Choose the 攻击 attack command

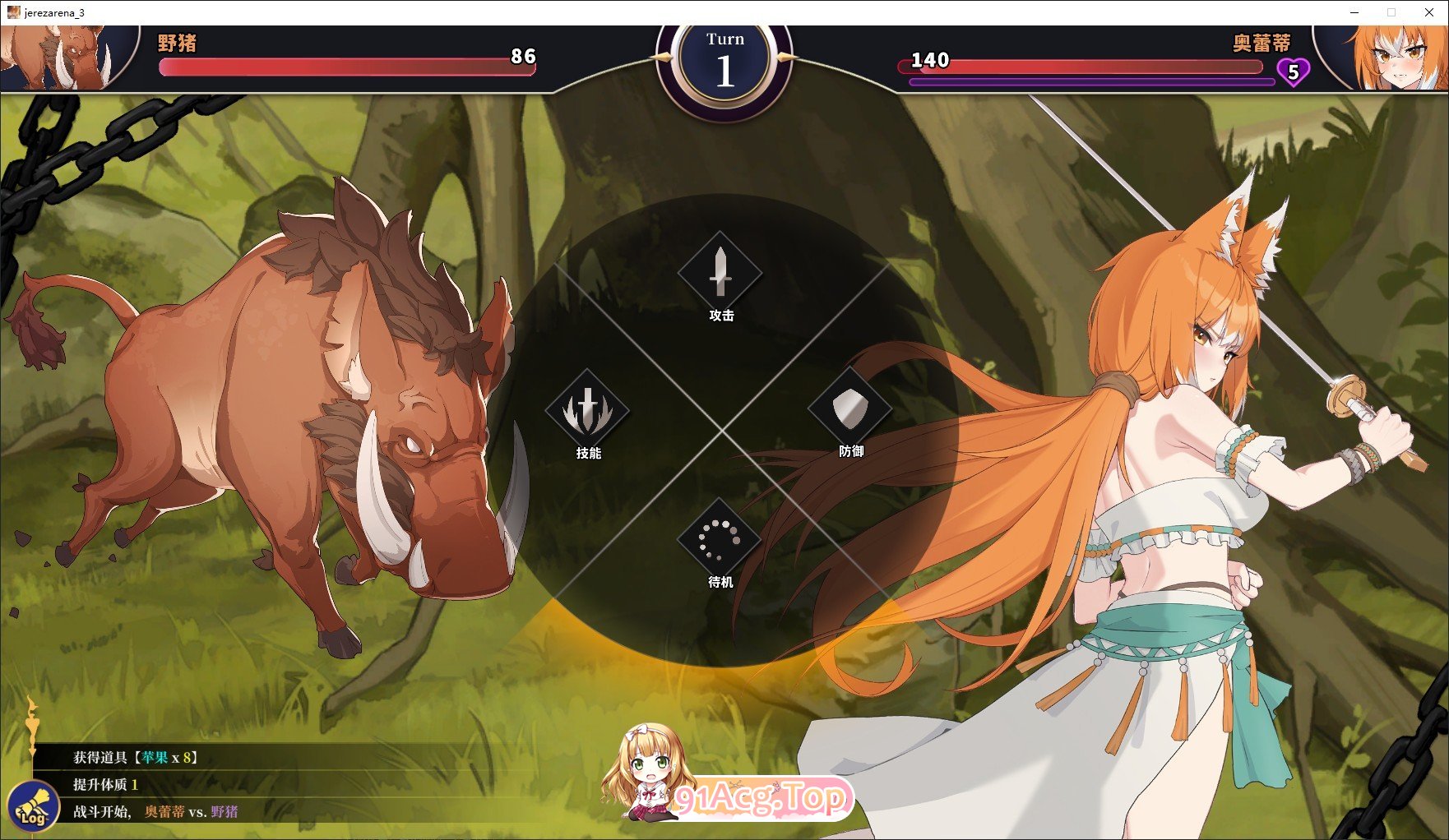click(x=720, y=275)
